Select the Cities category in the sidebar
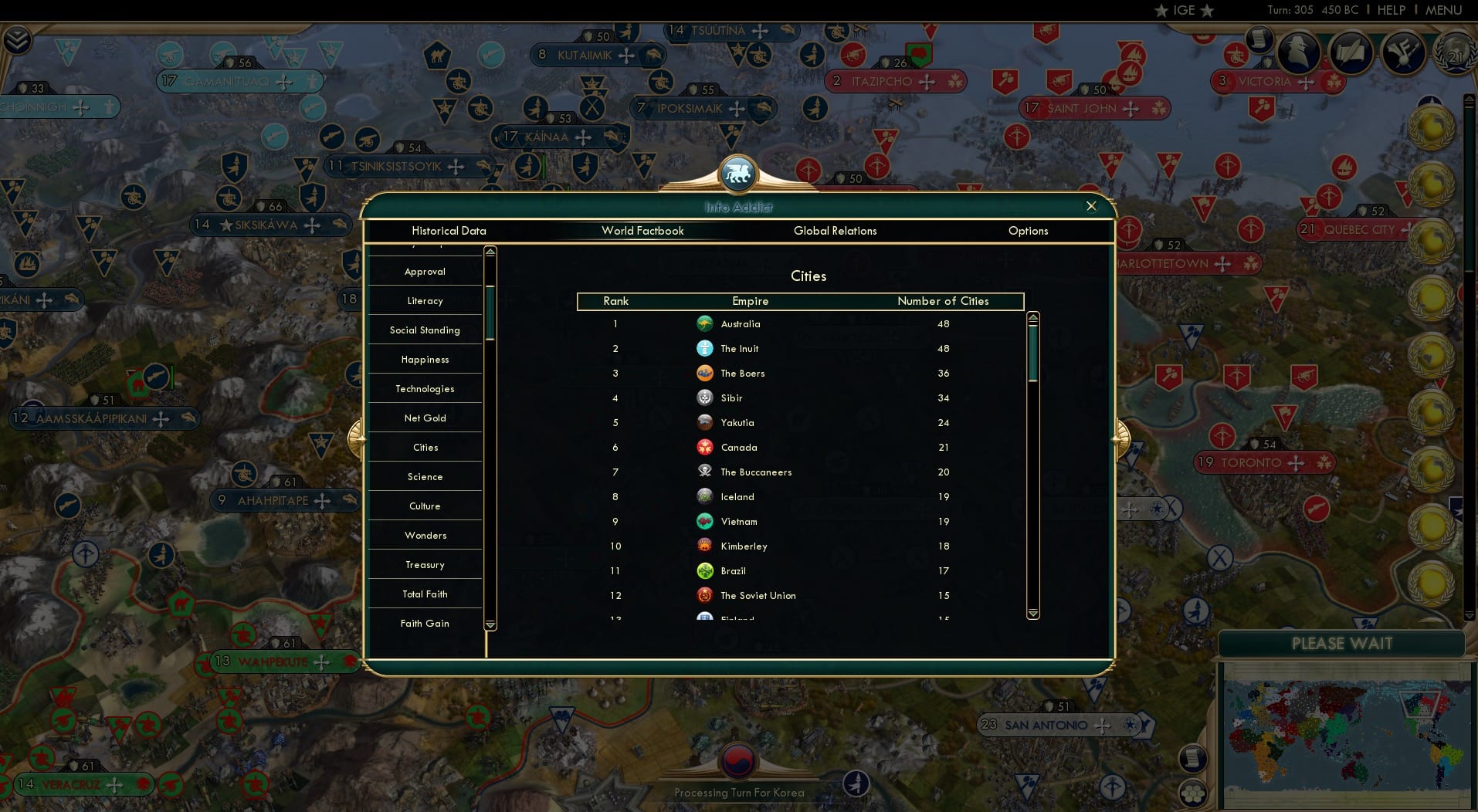 tap(425, 447)
